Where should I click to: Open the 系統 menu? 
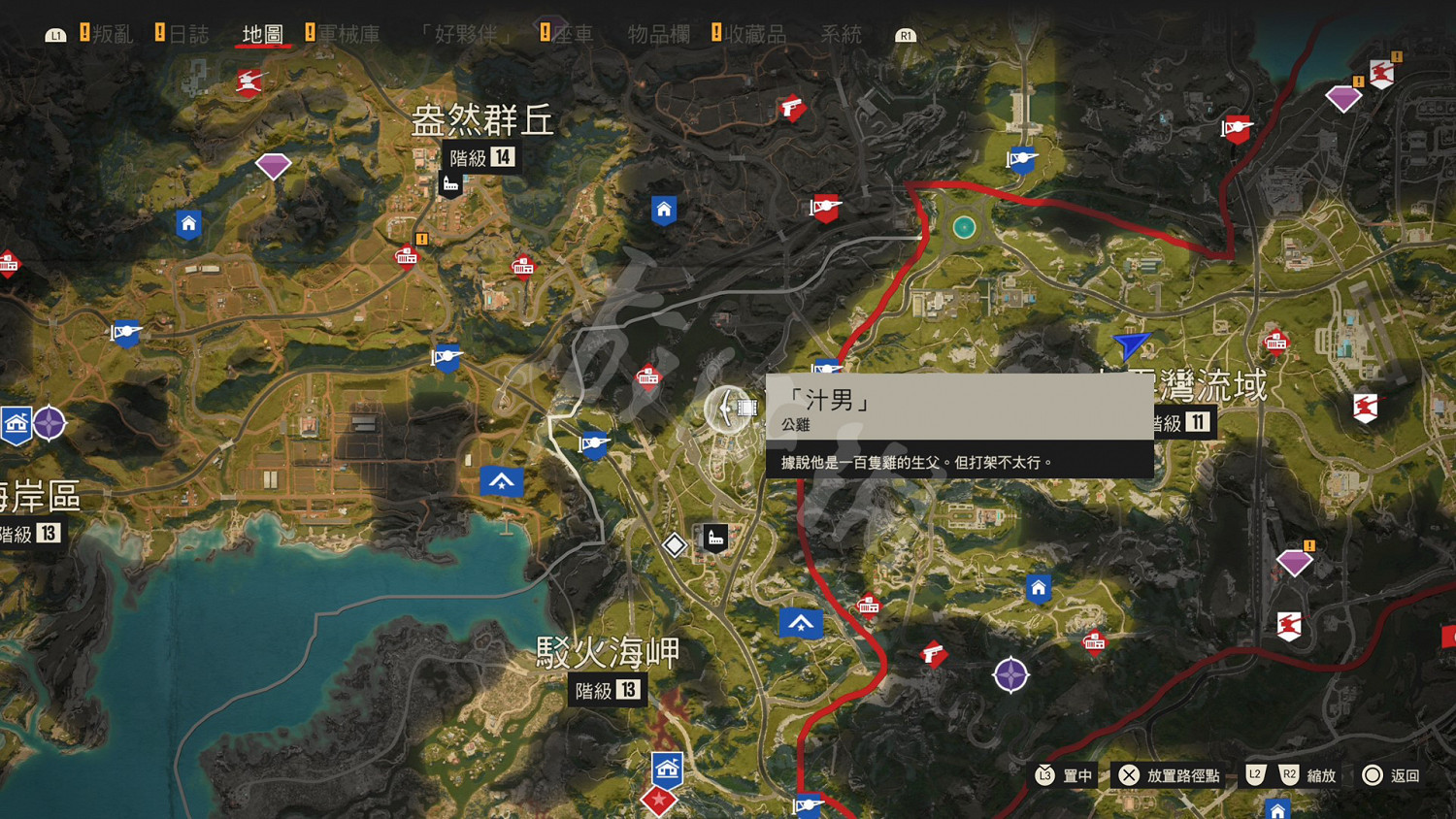pyautogui.click(x=841, y=34)
